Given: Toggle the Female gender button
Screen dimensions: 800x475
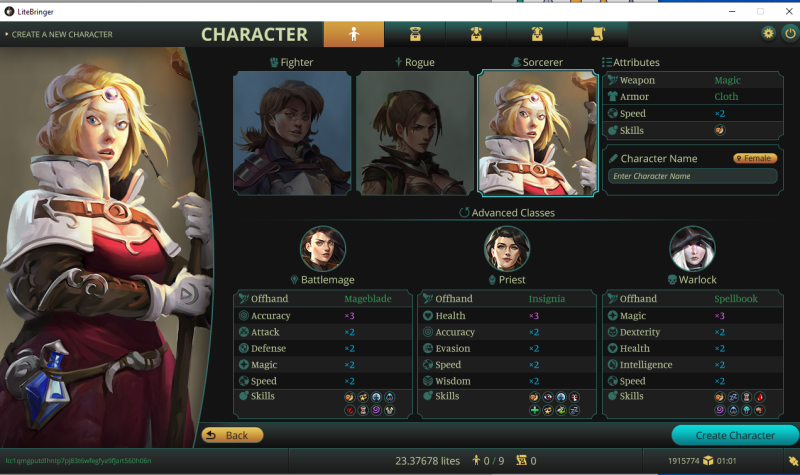Looking at the screenshot, I should coord(755,158).
